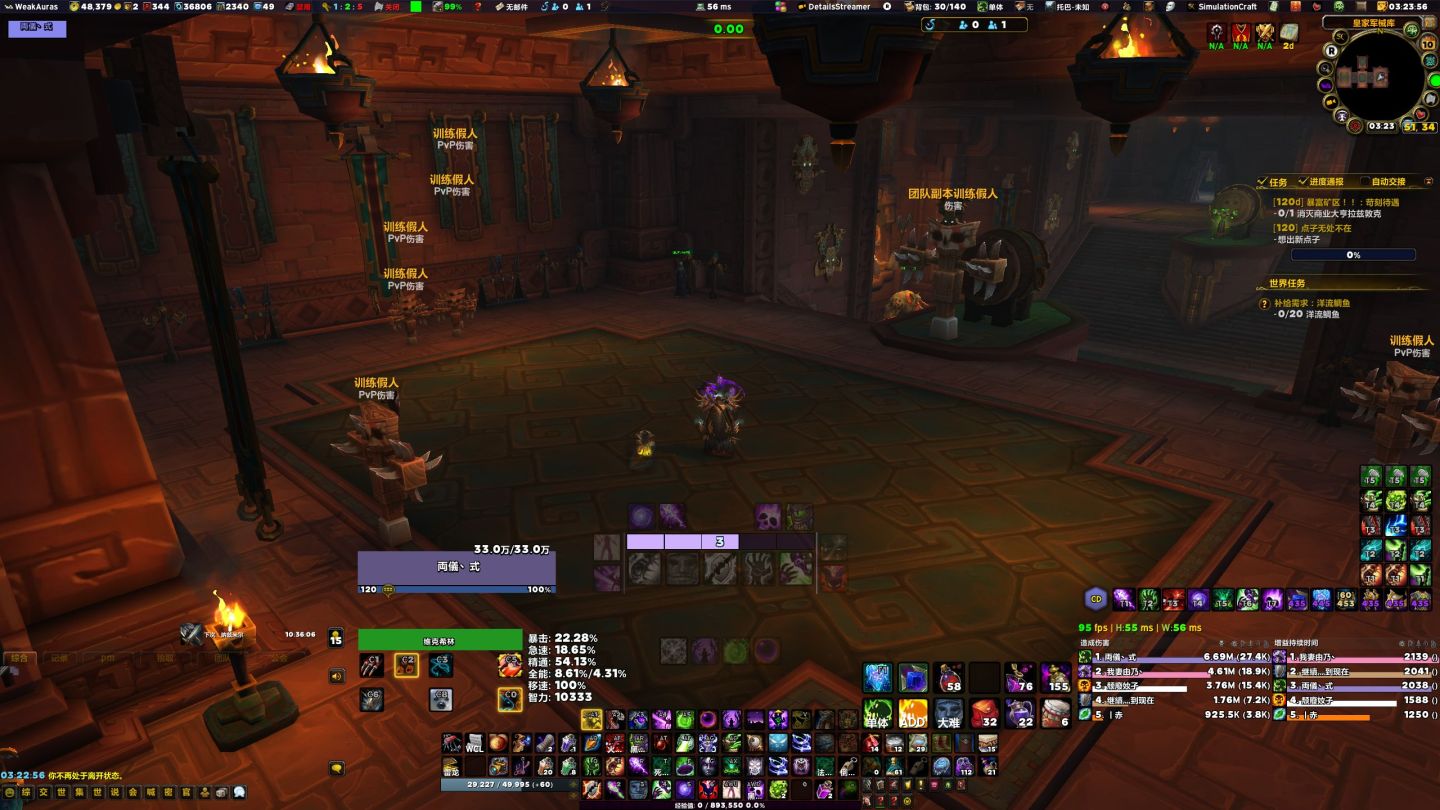This screenshot has width=1440, height=810.
Task: Expand the 世界任务 tracker section
Action: (x=1290, y=283)
